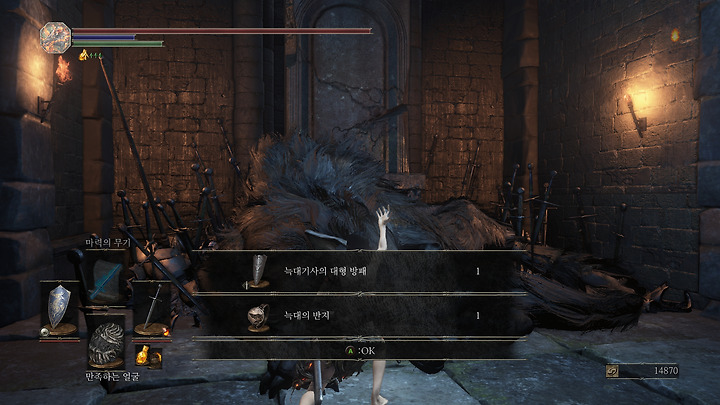
Task: Select the blue kite shield slot
Action: (60, 308)
